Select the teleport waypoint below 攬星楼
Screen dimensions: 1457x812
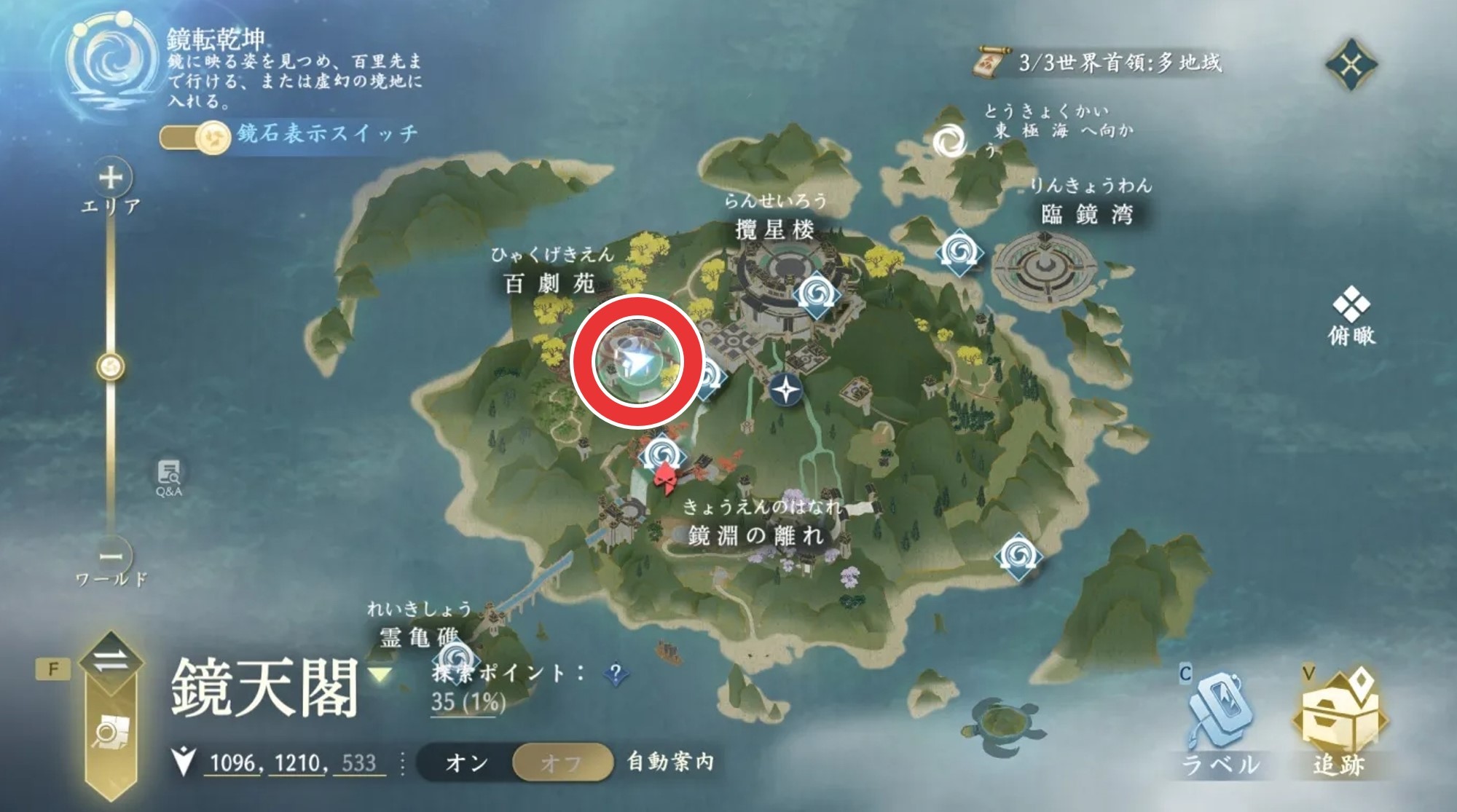click(x=817, y=295)
